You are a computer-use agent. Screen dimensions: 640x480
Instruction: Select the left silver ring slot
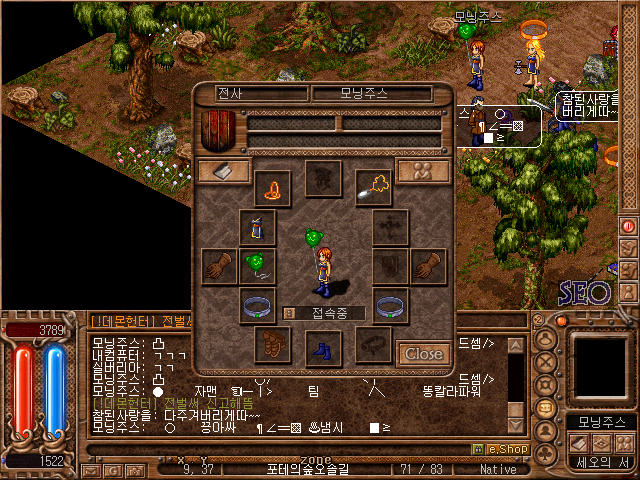point(257,305)
